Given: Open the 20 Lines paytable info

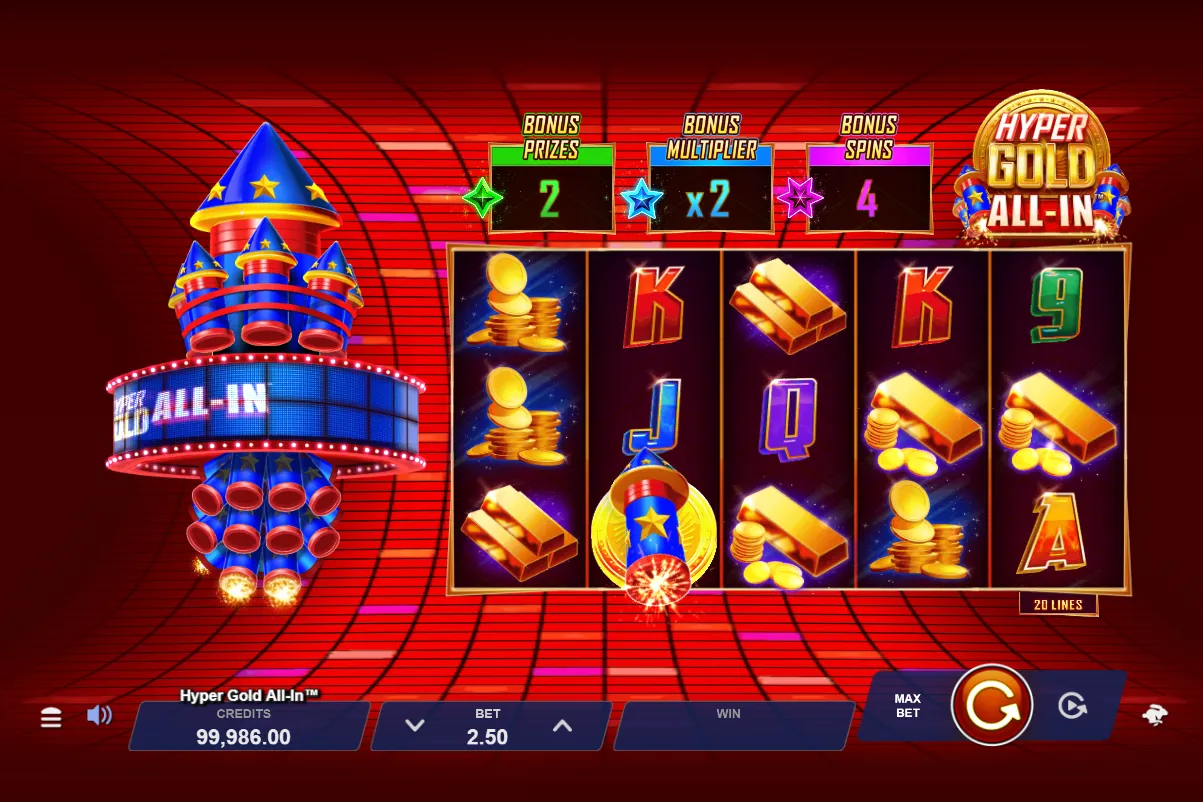Looking at the screenshot, I should pos(1058,604).
